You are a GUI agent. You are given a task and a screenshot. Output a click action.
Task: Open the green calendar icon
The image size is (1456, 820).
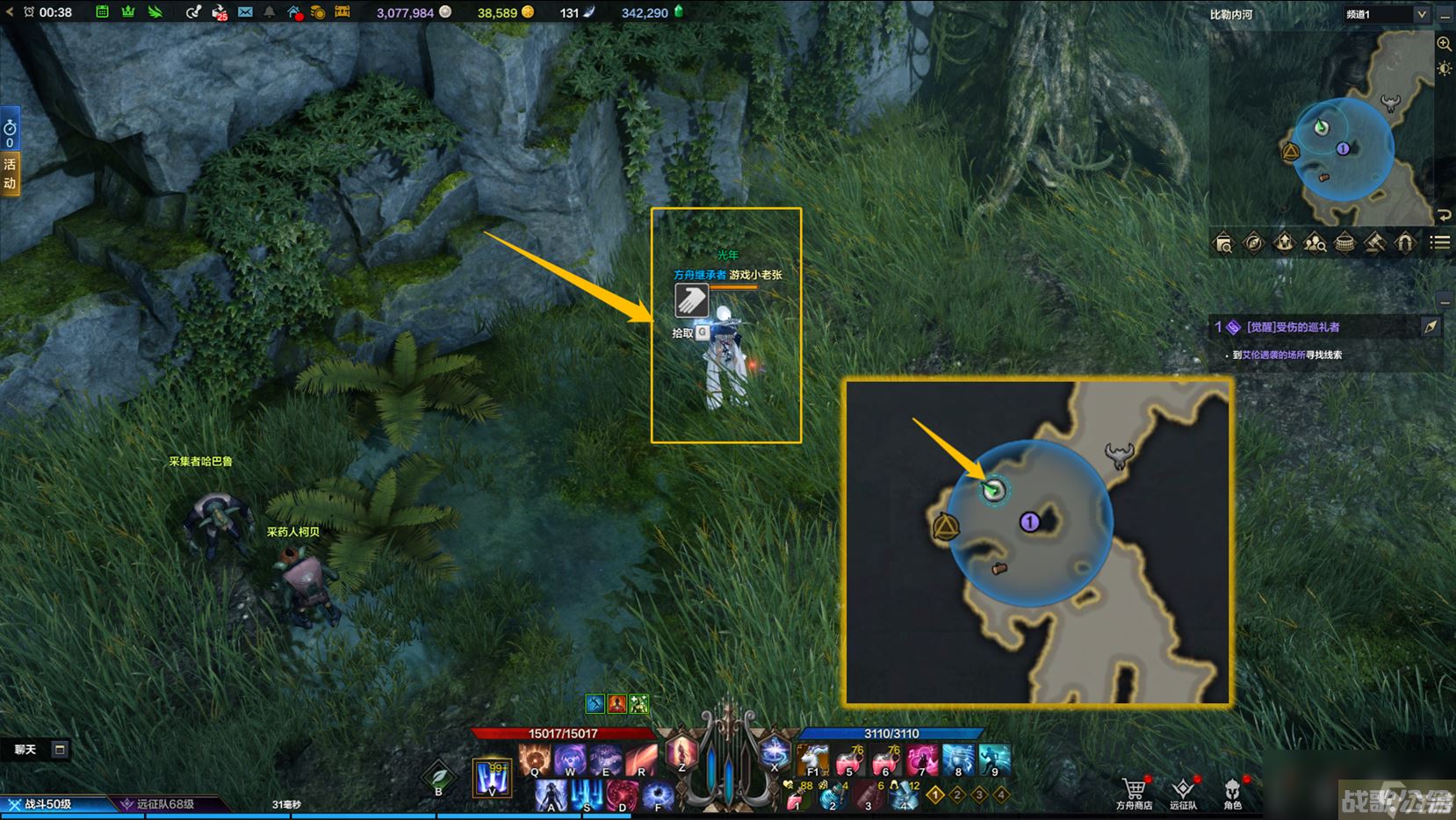(x=103, y=12)
